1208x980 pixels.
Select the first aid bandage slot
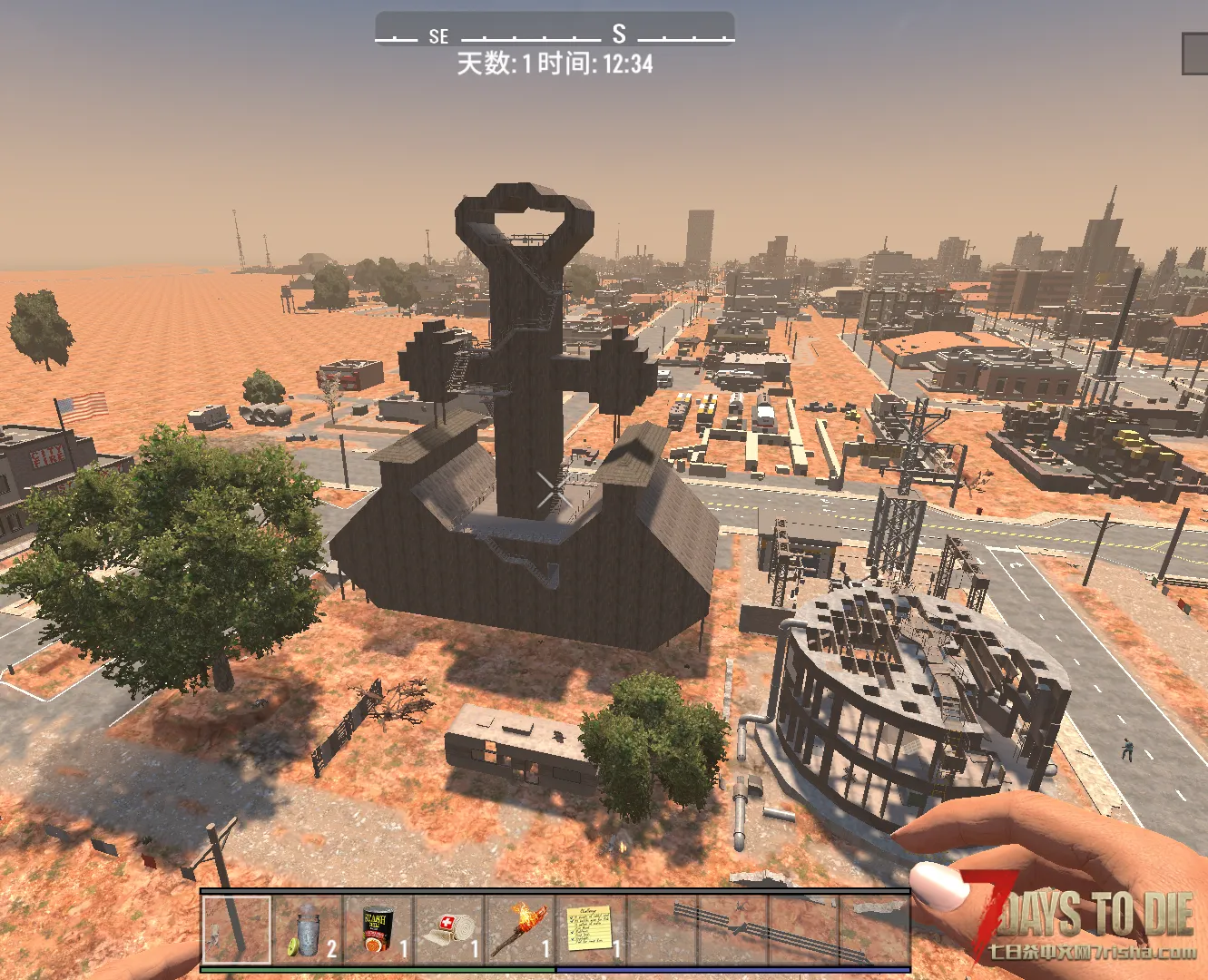click(x=449, y=930)
